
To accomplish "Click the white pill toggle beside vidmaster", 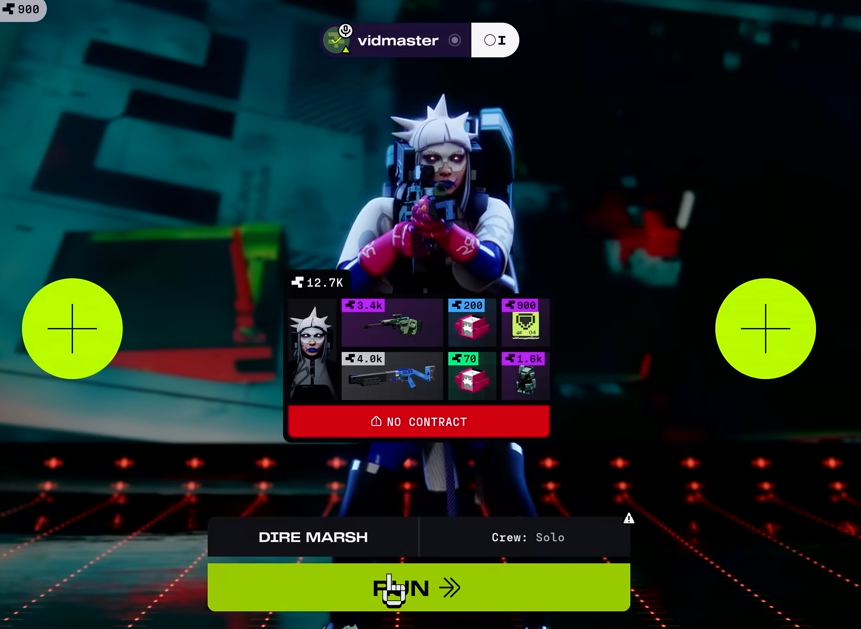I will point(495,41).
